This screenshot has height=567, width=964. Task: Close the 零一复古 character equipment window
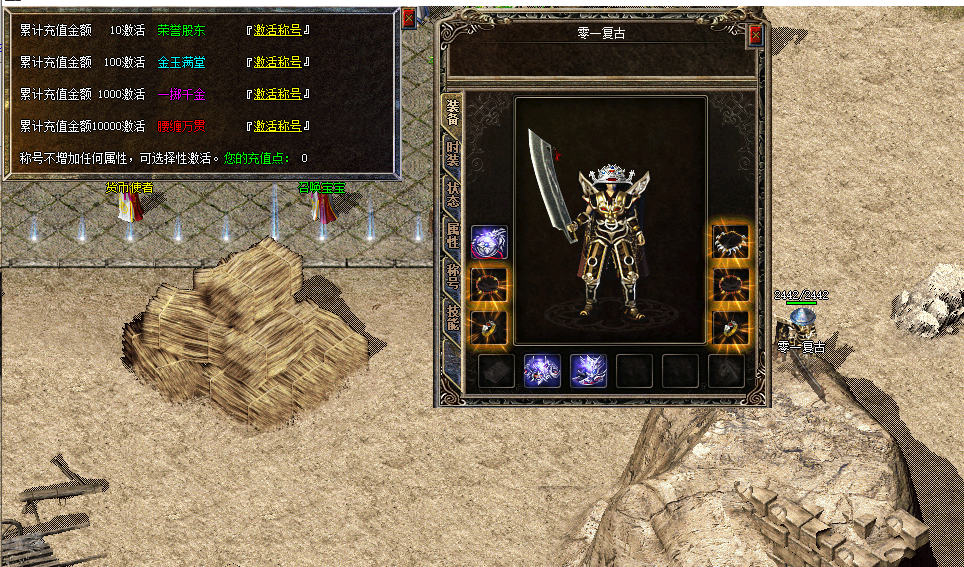coord(755,35)
